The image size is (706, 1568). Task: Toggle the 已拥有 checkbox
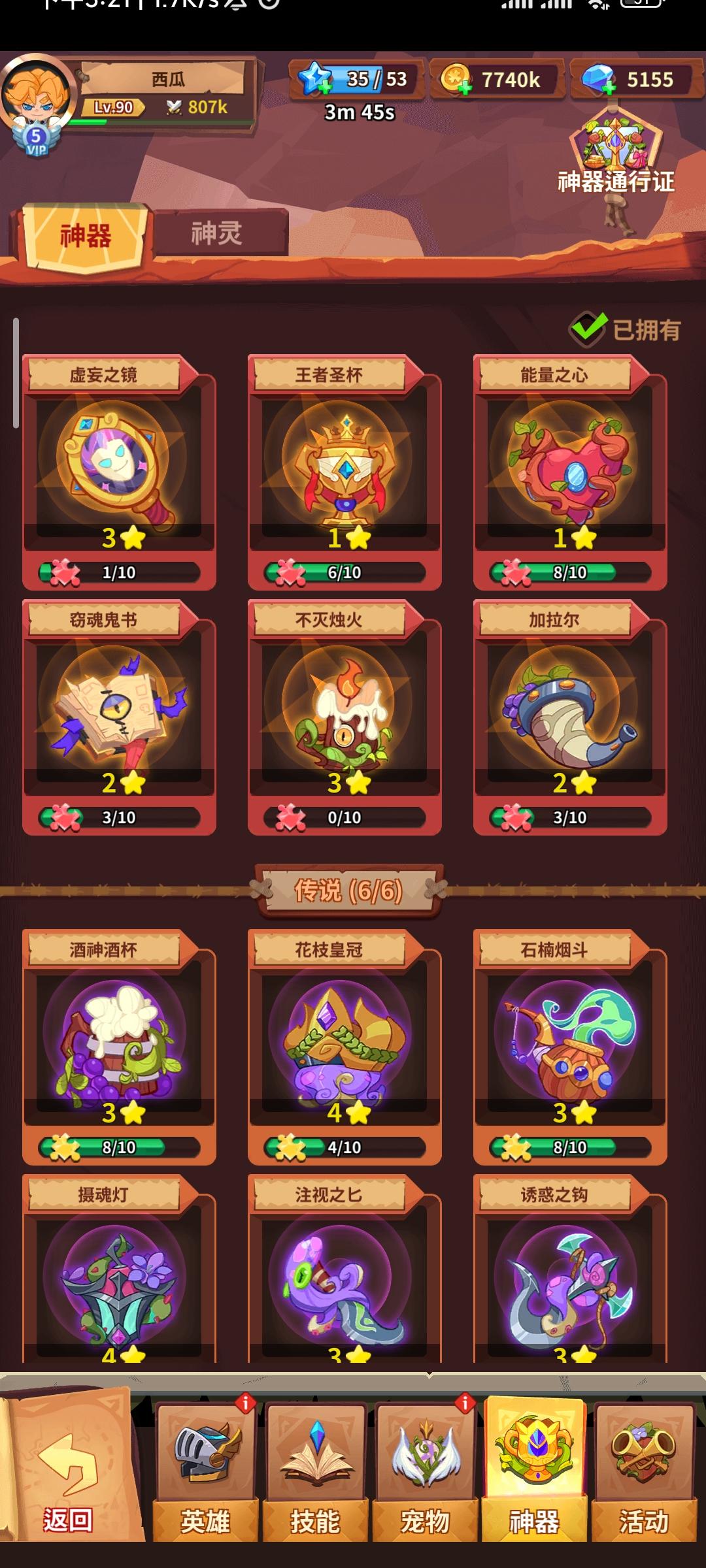click(588, 329)
